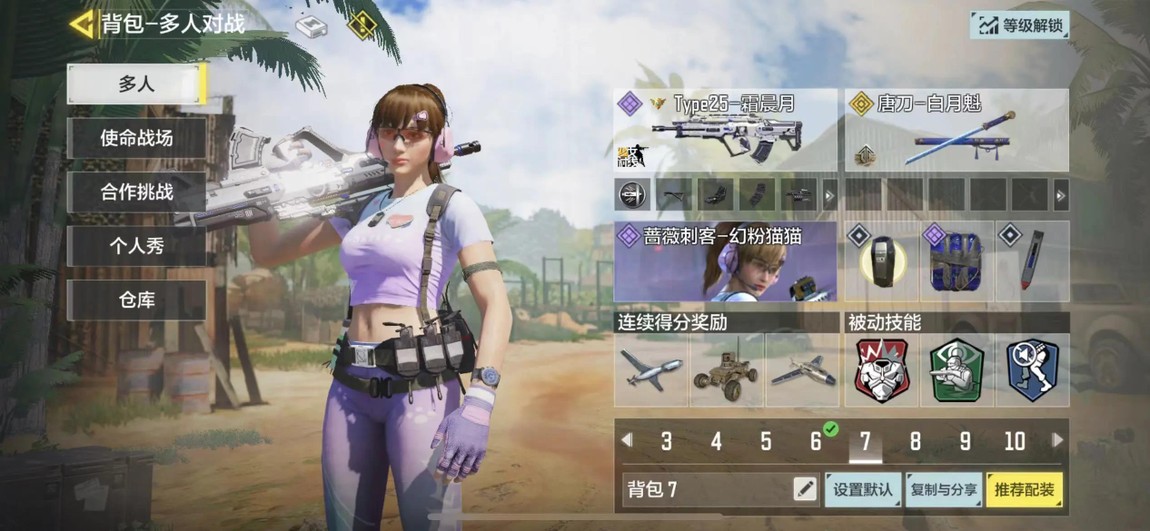Choose the 蔷薇刺客 operator skin card
This screenshot has height=531, width=1150.
(725, 262)
